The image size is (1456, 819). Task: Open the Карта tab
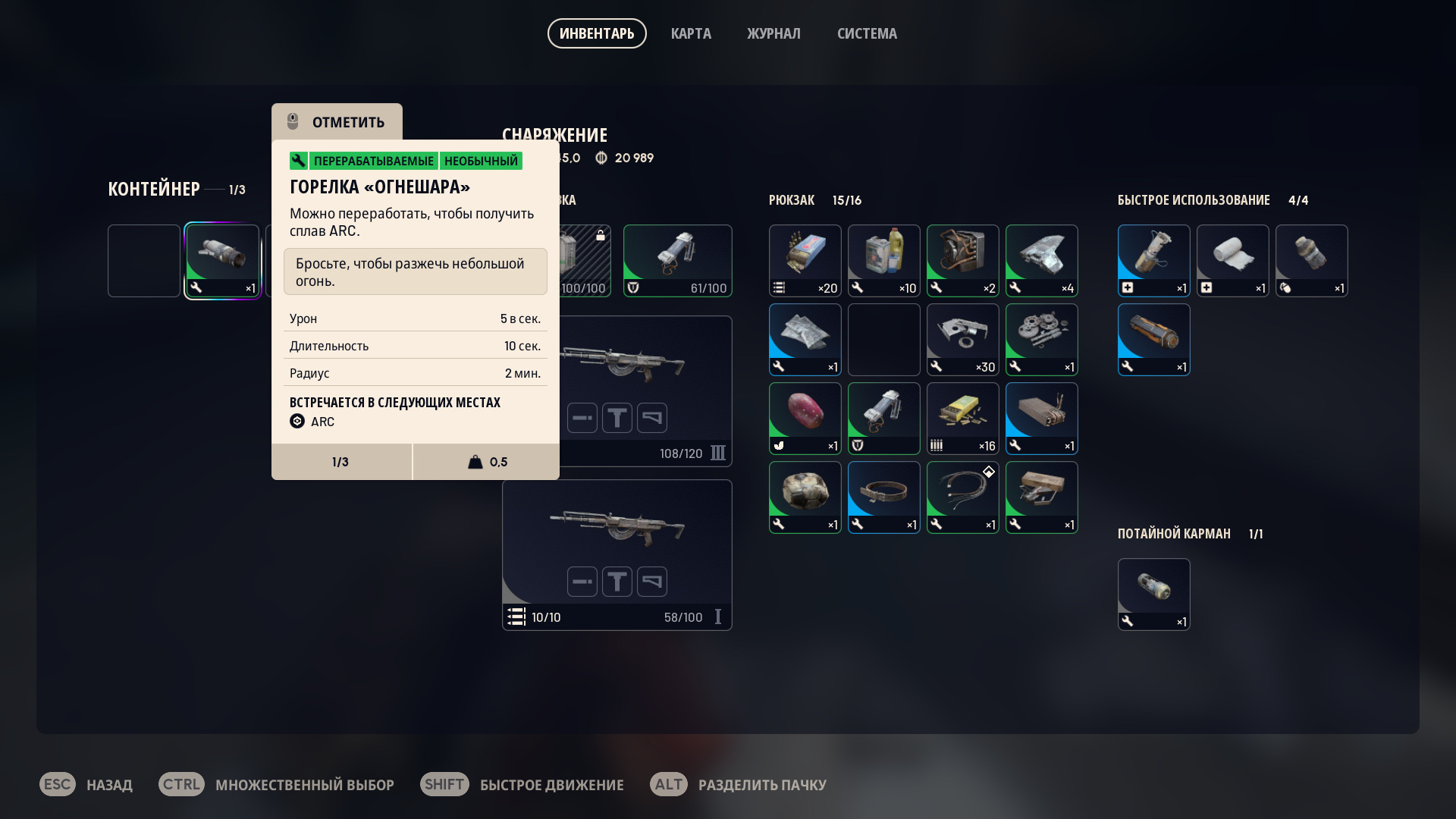[x=691, y=33]
